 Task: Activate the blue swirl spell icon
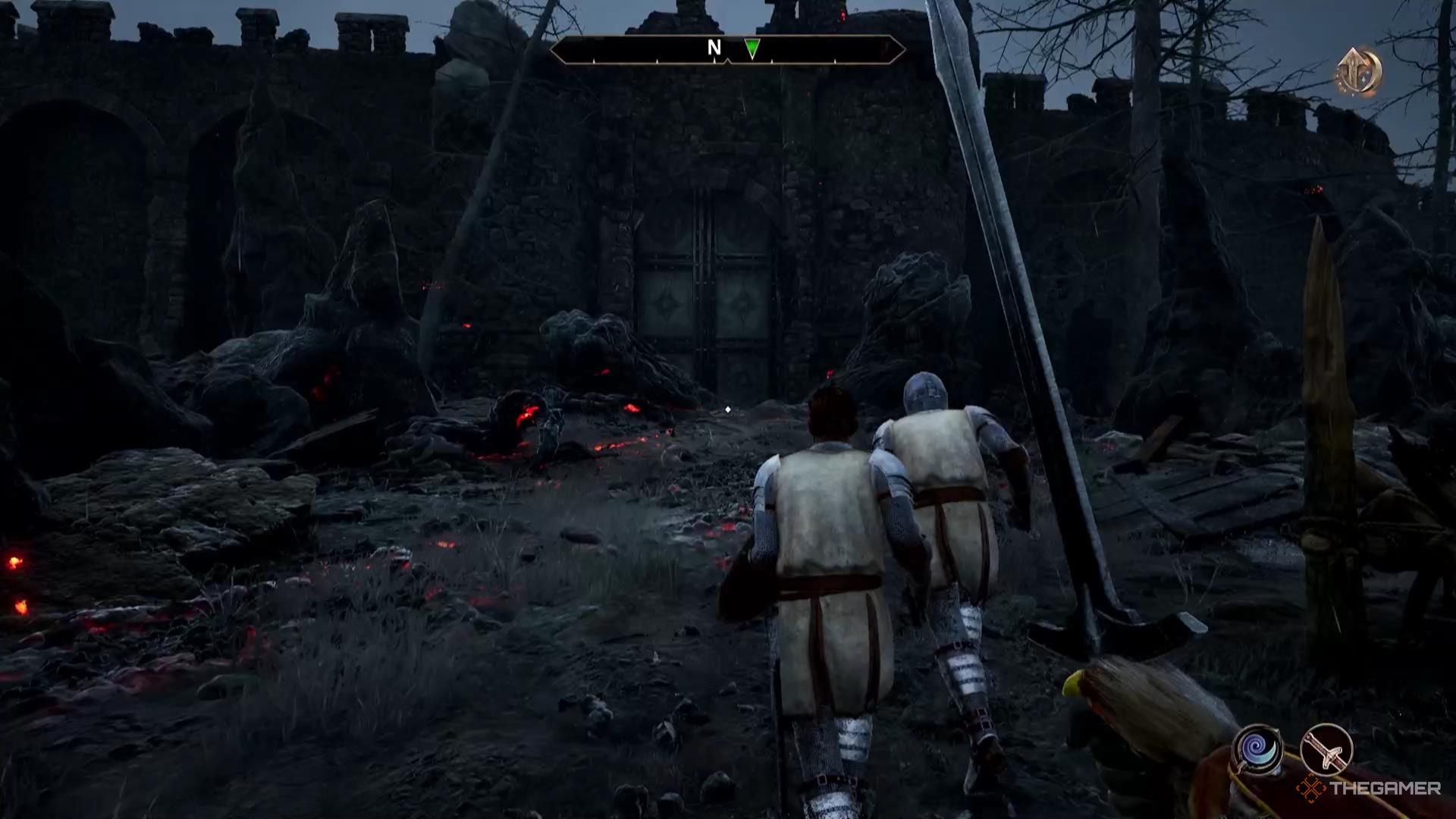tap(1258, 750)
